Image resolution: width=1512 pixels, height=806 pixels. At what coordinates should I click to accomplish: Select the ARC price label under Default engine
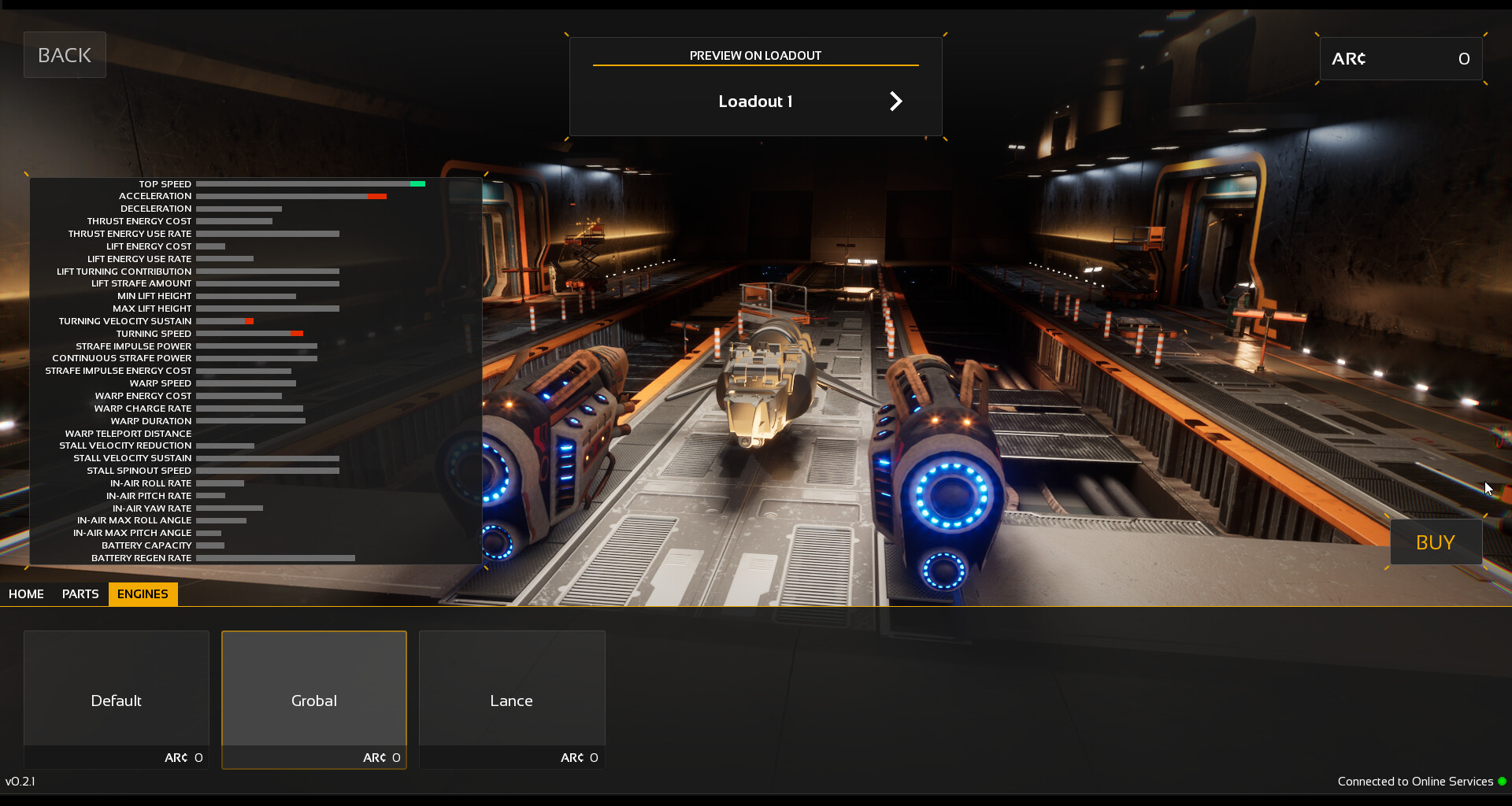click(x=183, y=757)
